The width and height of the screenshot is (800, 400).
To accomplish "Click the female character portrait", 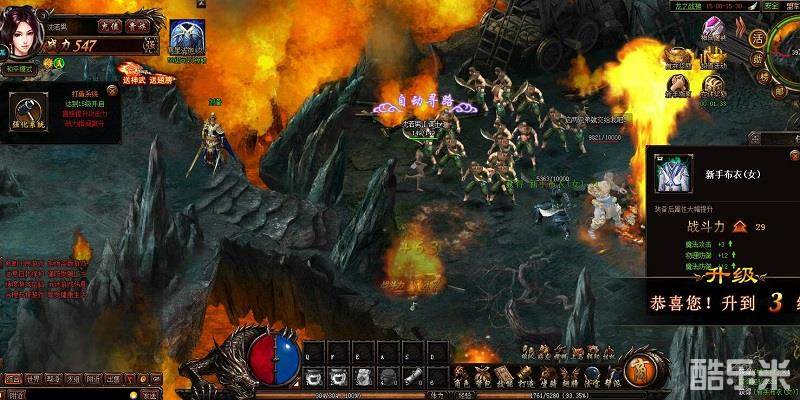I will tap(24, 32).
